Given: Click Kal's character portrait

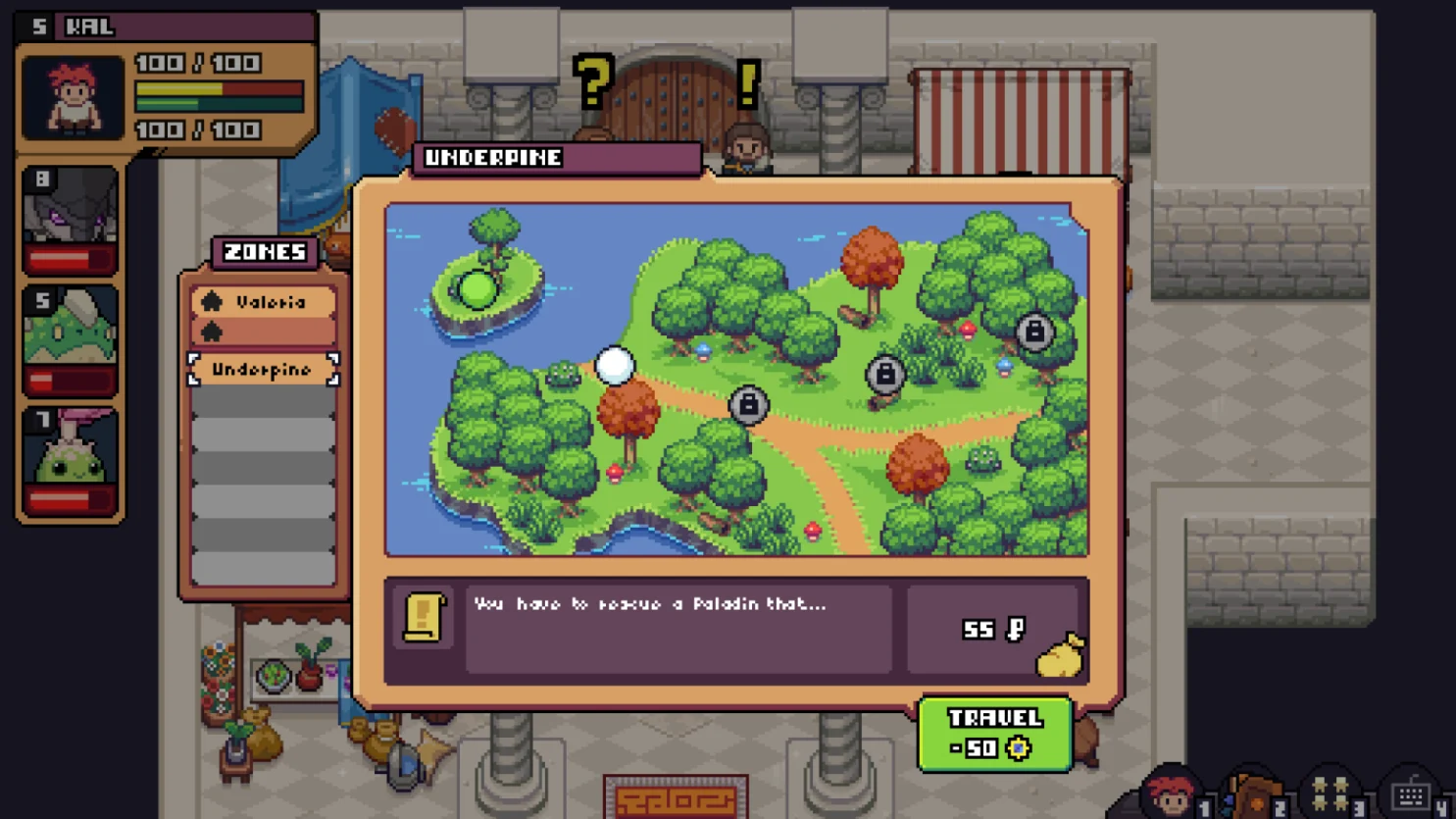Looking at the screenshot, I should tap(74, 97).
